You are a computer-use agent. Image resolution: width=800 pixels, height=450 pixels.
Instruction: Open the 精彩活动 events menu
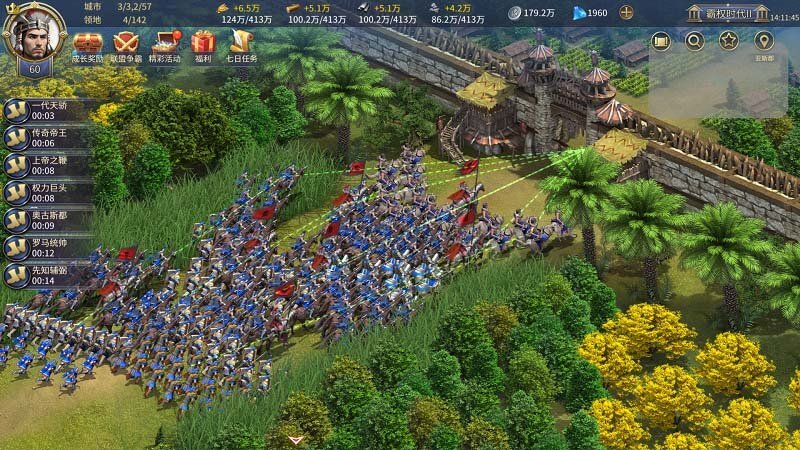tap(164, 45)
